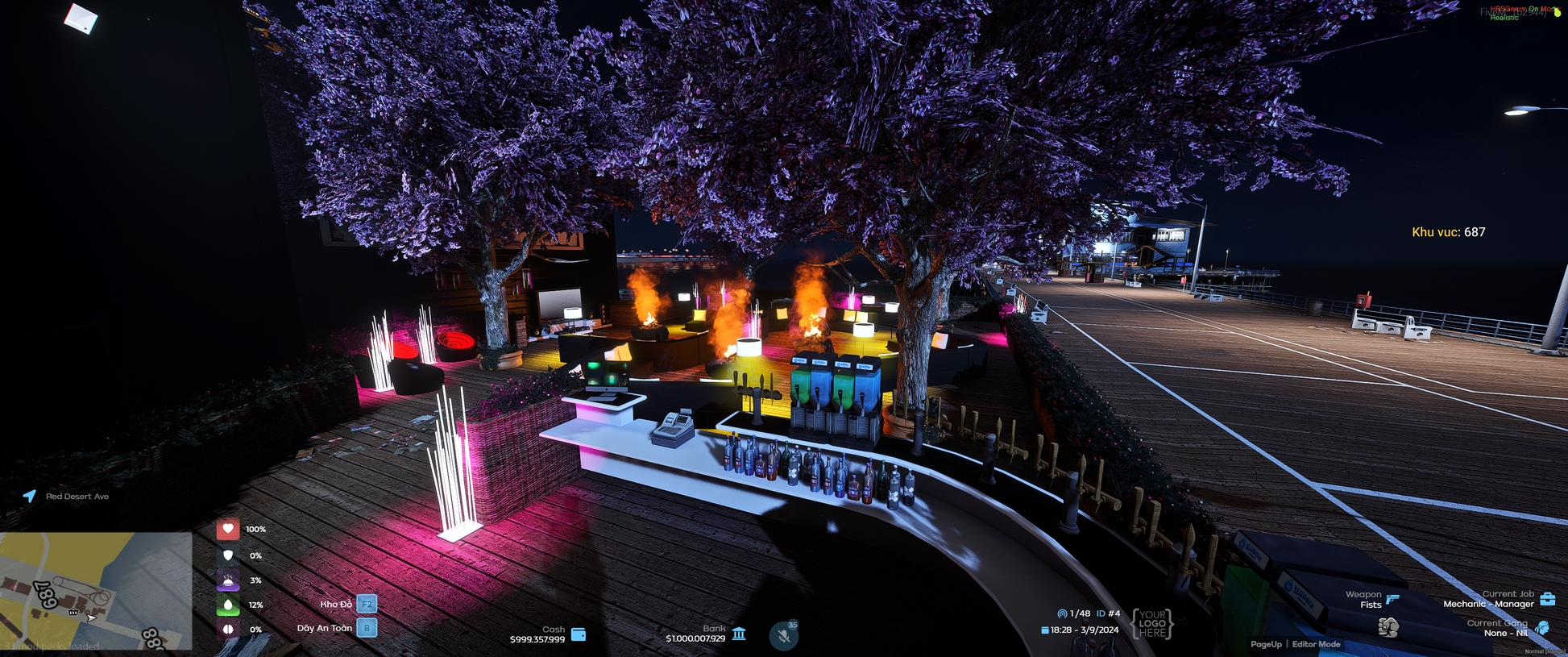The height and width of the screenshot is (657, 1568).
Task: Select the brain stress icon
Action: click(228, 629)
